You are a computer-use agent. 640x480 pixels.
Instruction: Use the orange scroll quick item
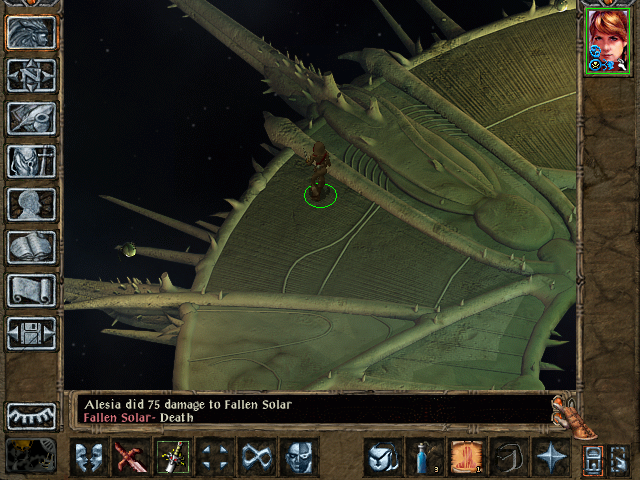(466, 457)
